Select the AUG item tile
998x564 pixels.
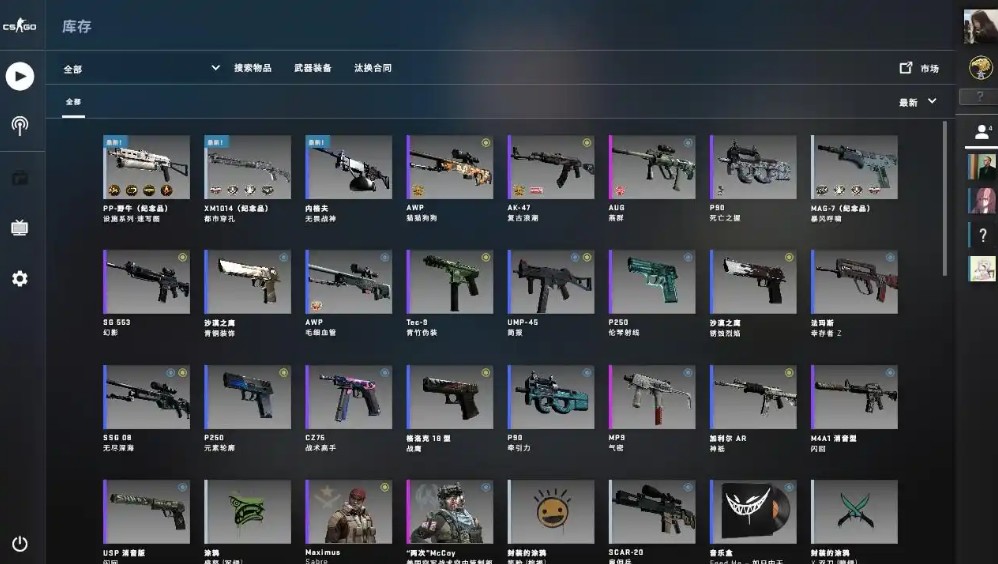652,167
